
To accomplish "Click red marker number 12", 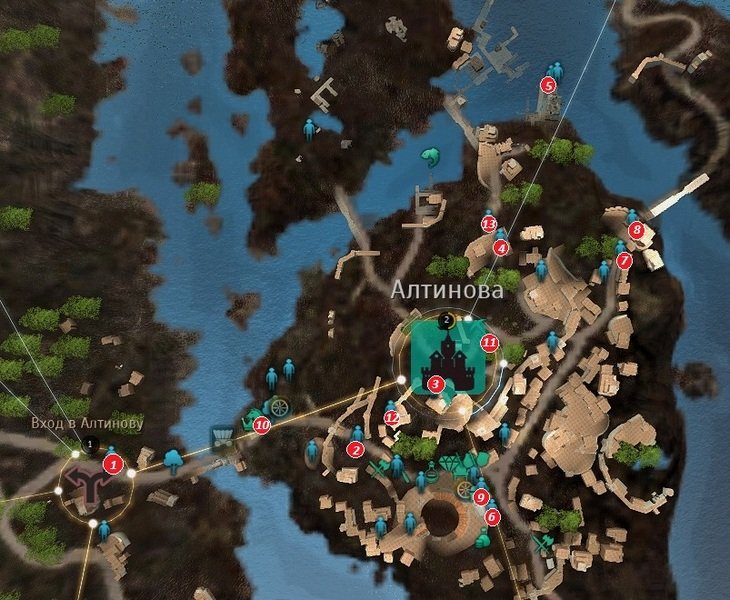I will (392, 418).
